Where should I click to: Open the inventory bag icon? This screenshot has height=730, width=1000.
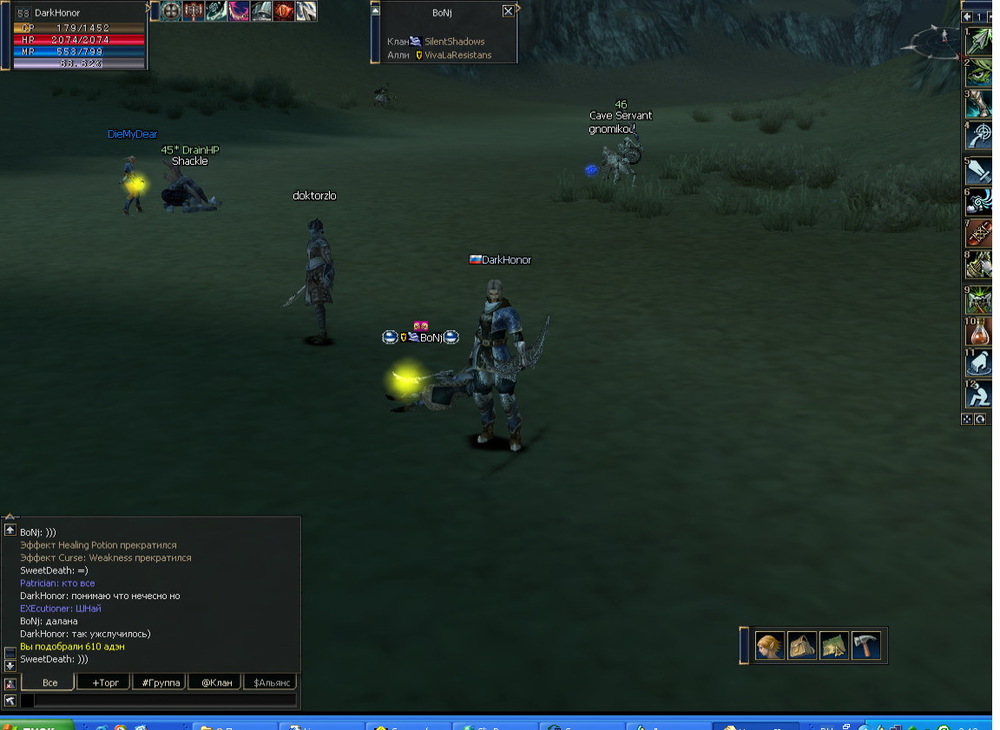(x=802, y=647)
